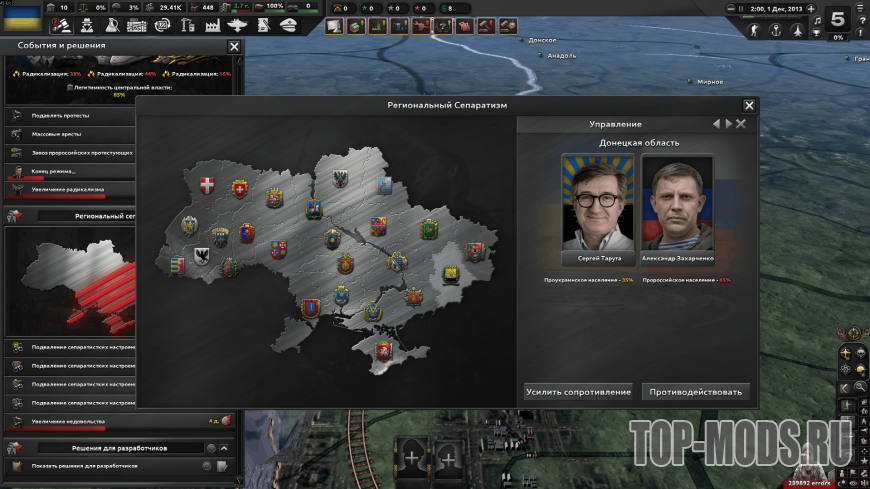This screenshot has height=489, width=870.
Task: Go to the next region with right arrow
Action: click(729, 124)
